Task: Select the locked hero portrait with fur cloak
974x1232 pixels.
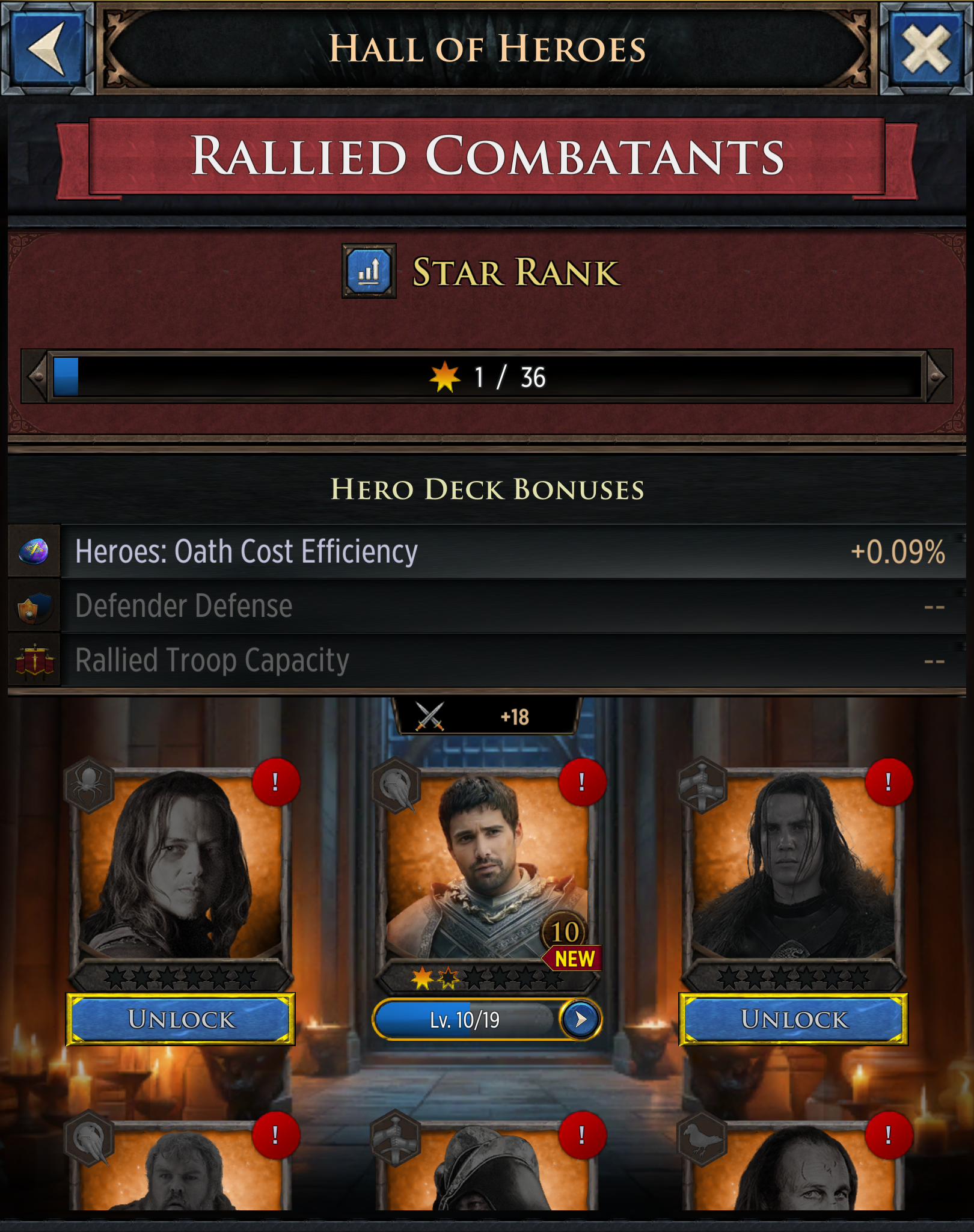Action: click(x=794, y=866)
